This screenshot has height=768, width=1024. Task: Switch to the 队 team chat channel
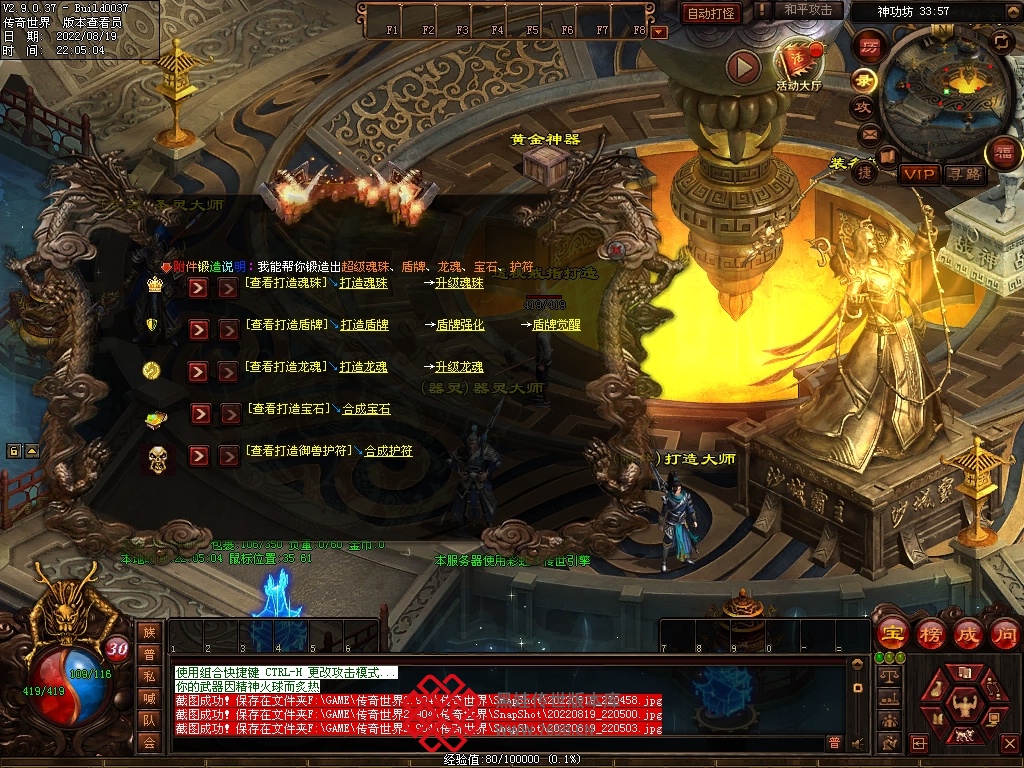[149, 720]
